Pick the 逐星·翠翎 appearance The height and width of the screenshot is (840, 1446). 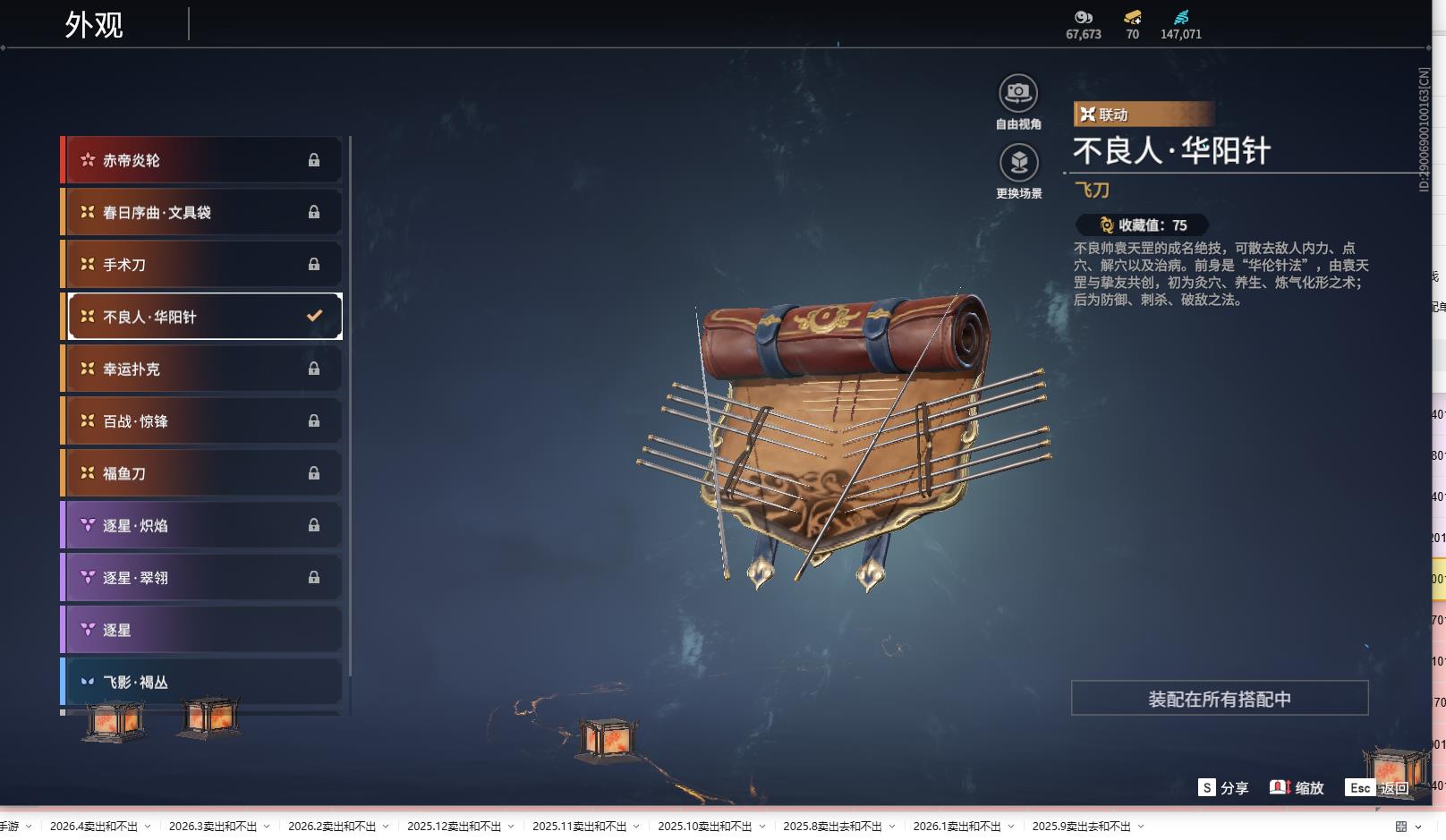[202, 578]
